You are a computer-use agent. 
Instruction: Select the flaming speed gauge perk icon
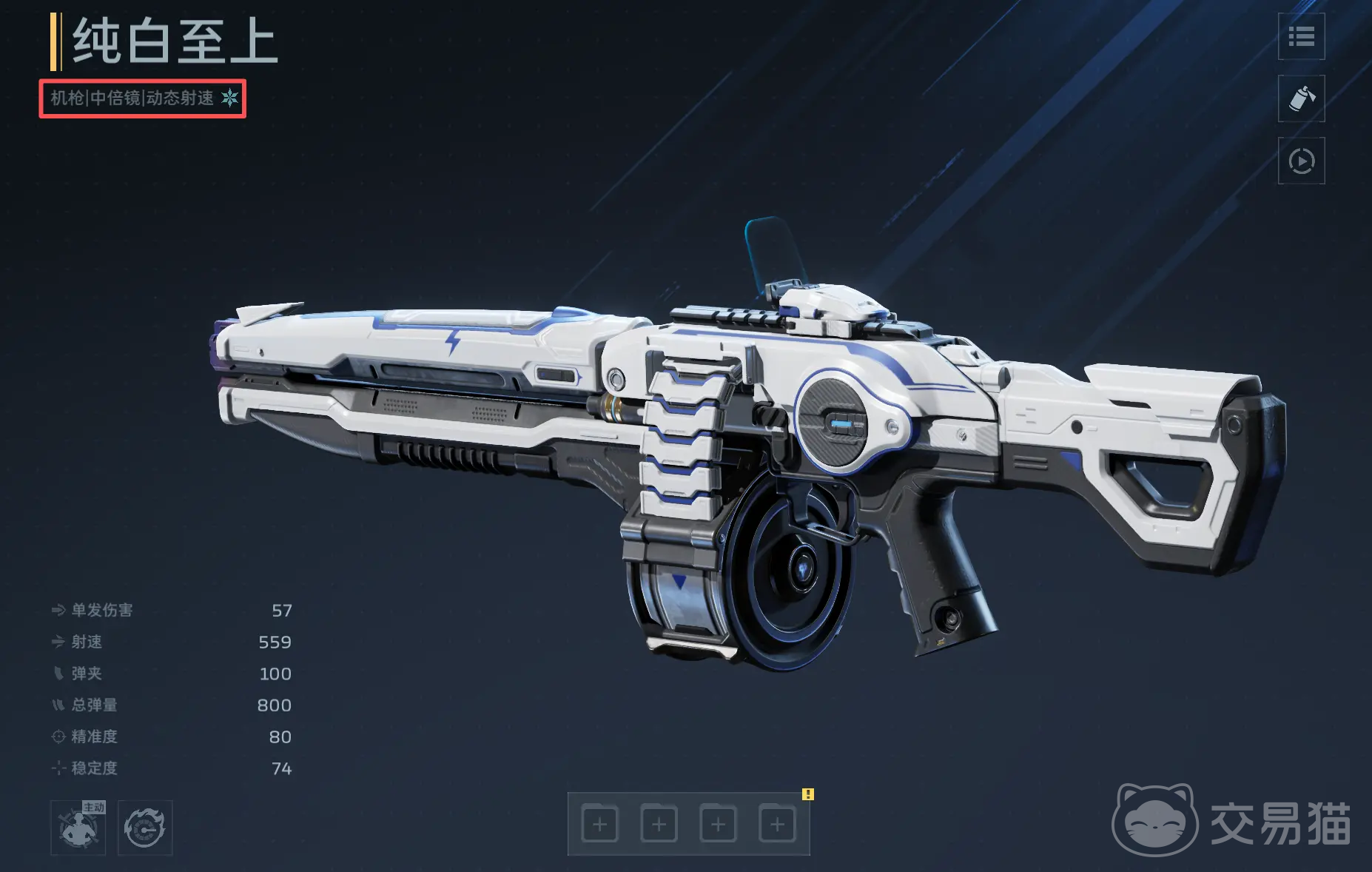pyautogui.click(x=145, y=828)
